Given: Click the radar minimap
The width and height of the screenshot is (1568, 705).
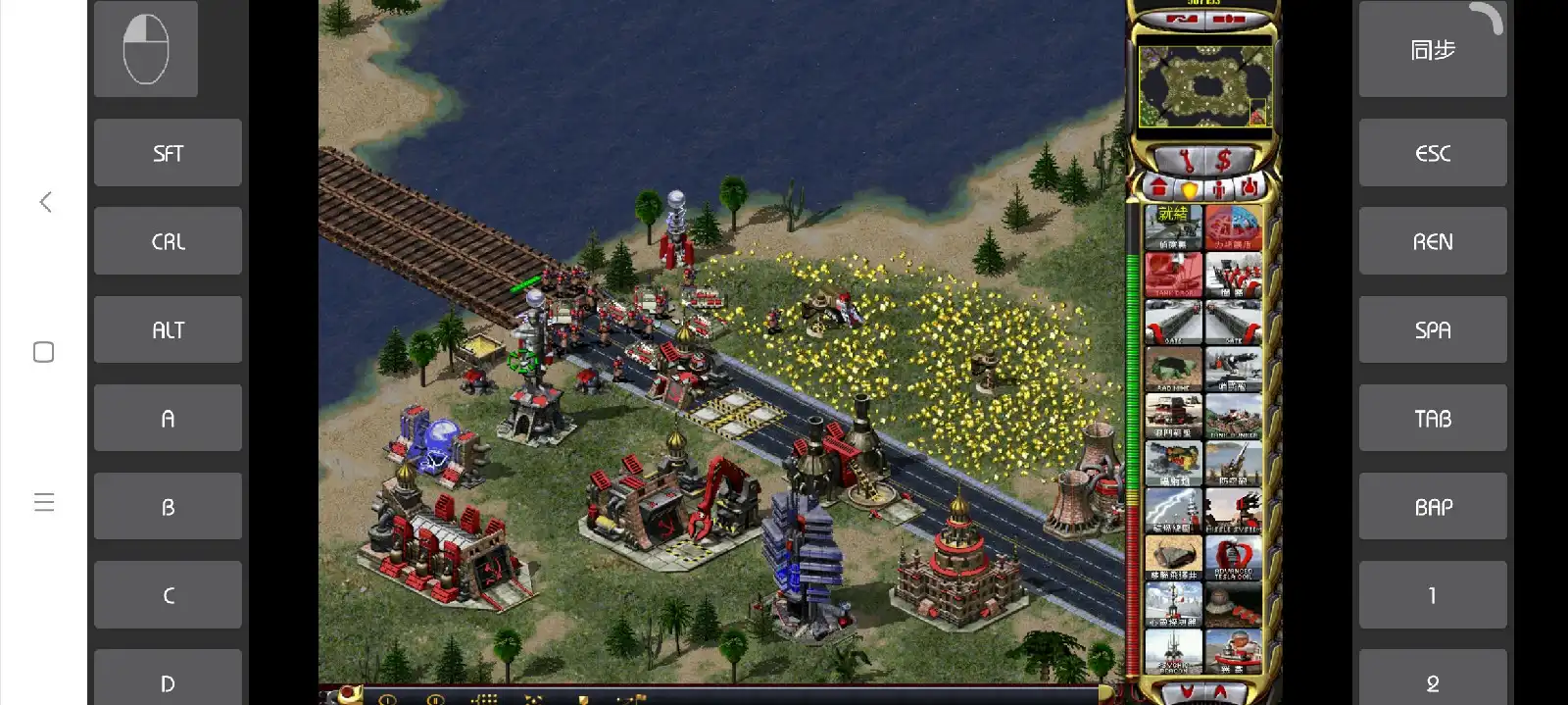Looking at the screenshot, I should (1204, 86).
